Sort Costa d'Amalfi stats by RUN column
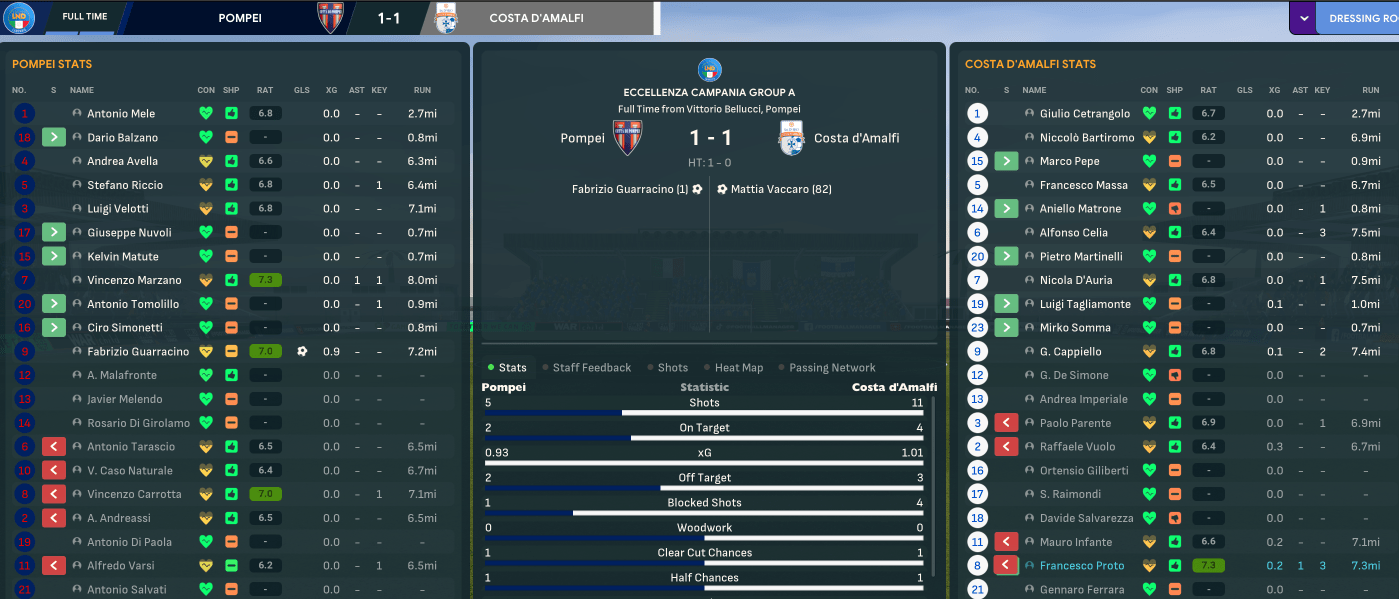The image size is (1399, 599). pos(1366,90)
